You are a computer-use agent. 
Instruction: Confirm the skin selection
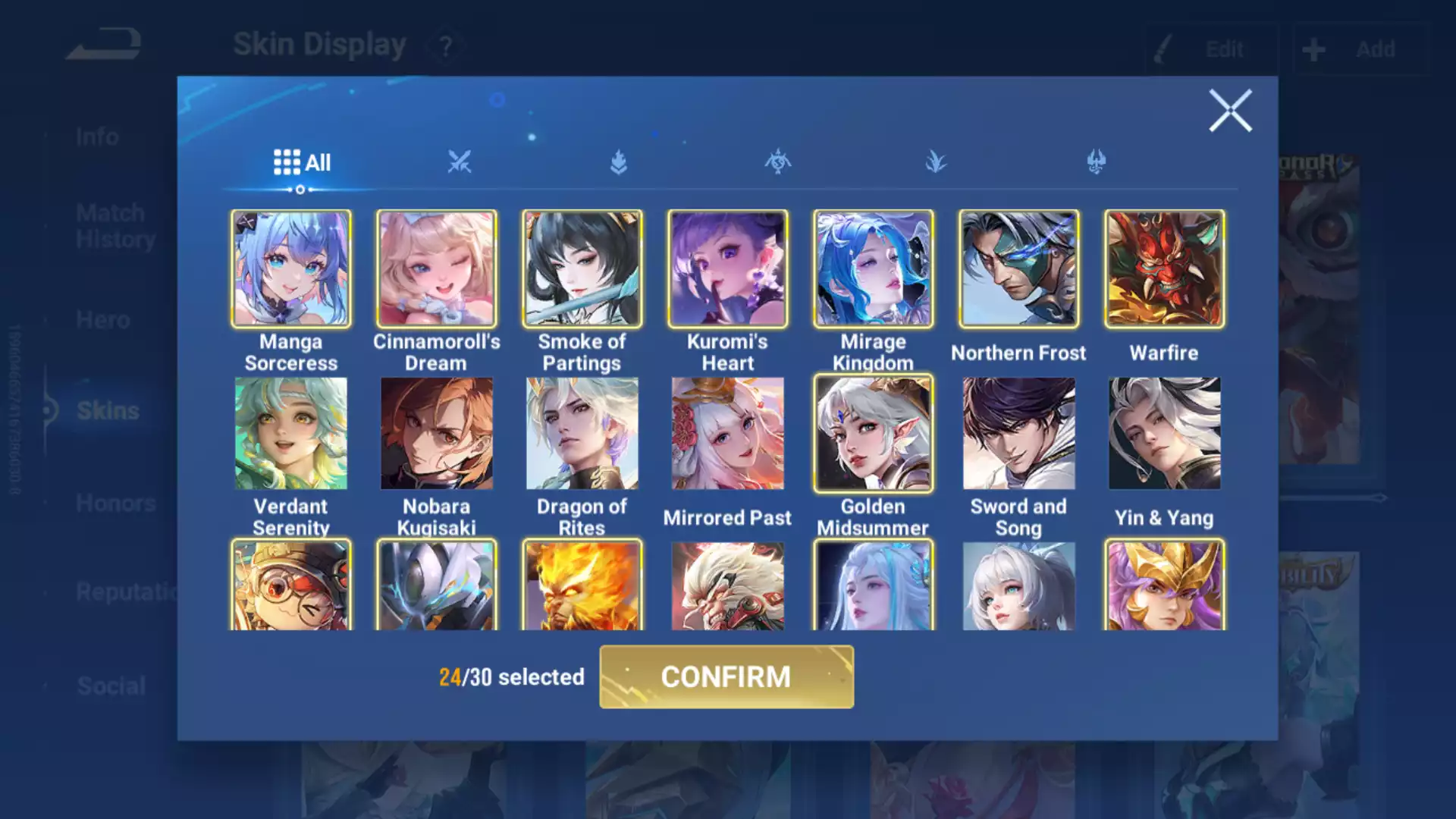(x=726, y=676)
